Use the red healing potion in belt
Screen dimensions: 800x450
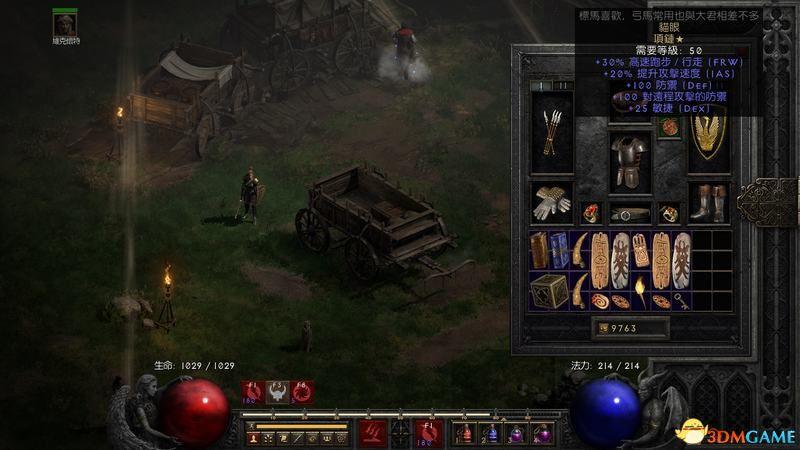[x=464, y=434]
